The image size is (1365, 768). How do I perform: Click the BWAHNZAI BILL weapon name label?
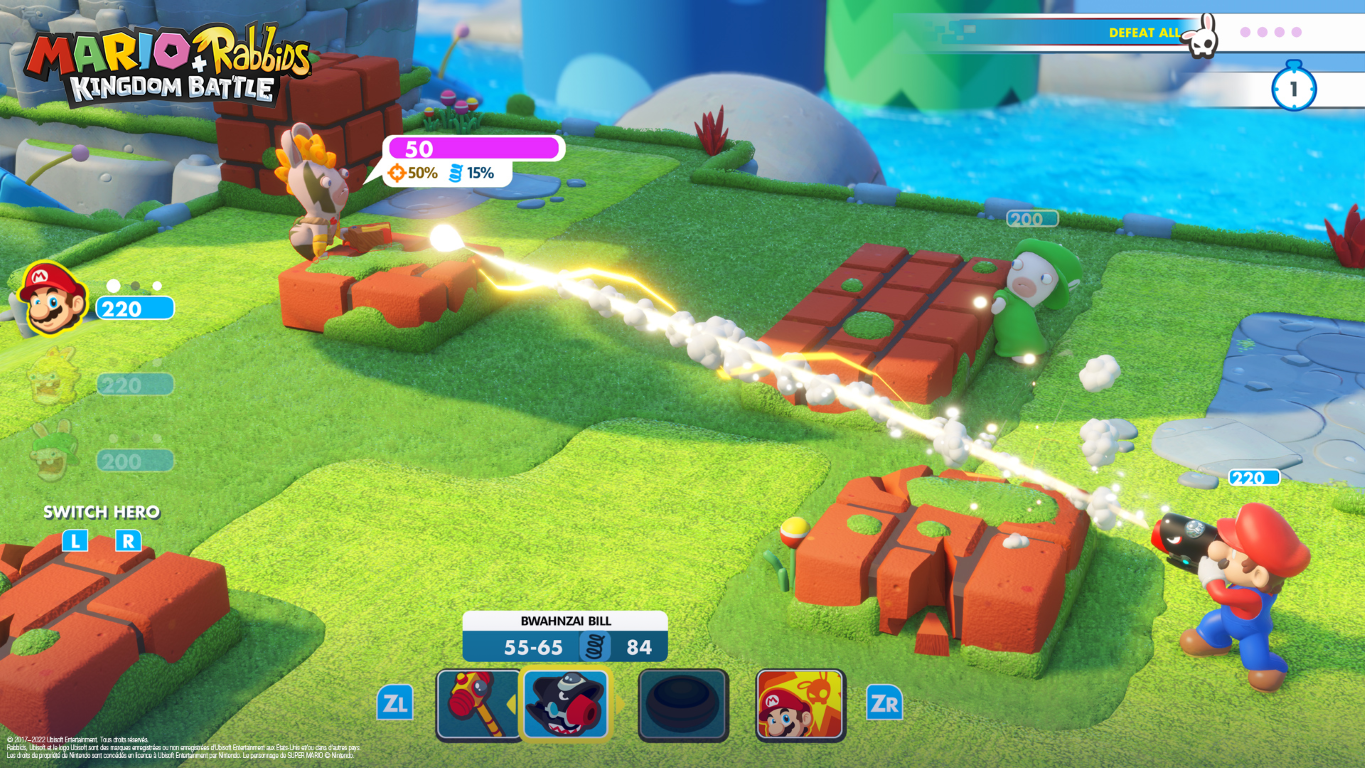(565, 618)
